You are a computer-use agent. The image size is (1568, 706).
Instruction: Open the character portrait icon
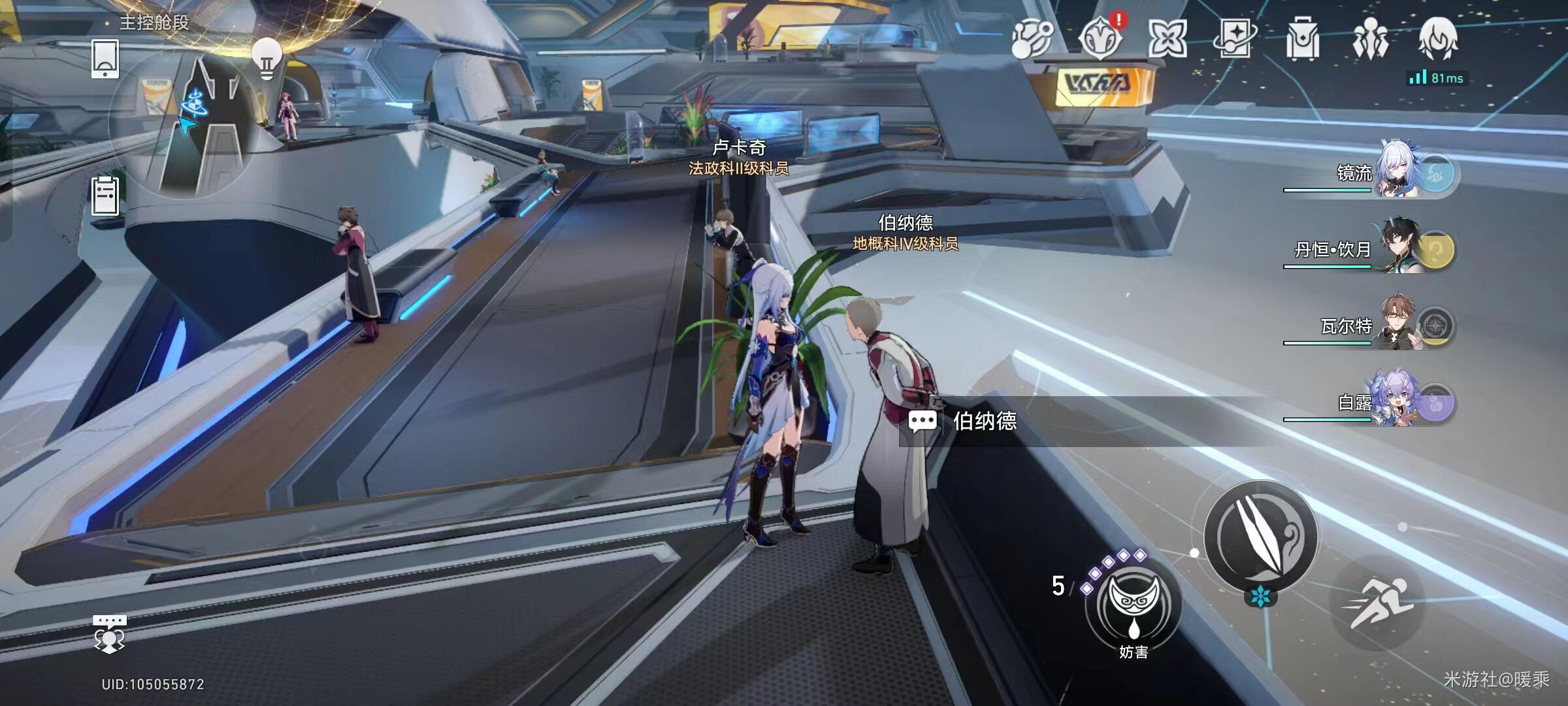[1437, 38]
